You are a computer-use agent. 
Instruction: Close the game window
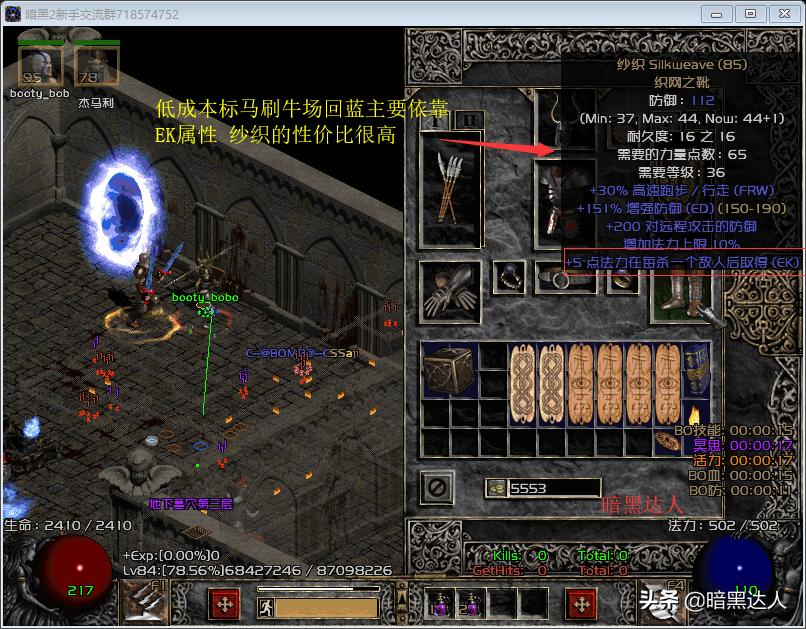(x=782, y=14)
